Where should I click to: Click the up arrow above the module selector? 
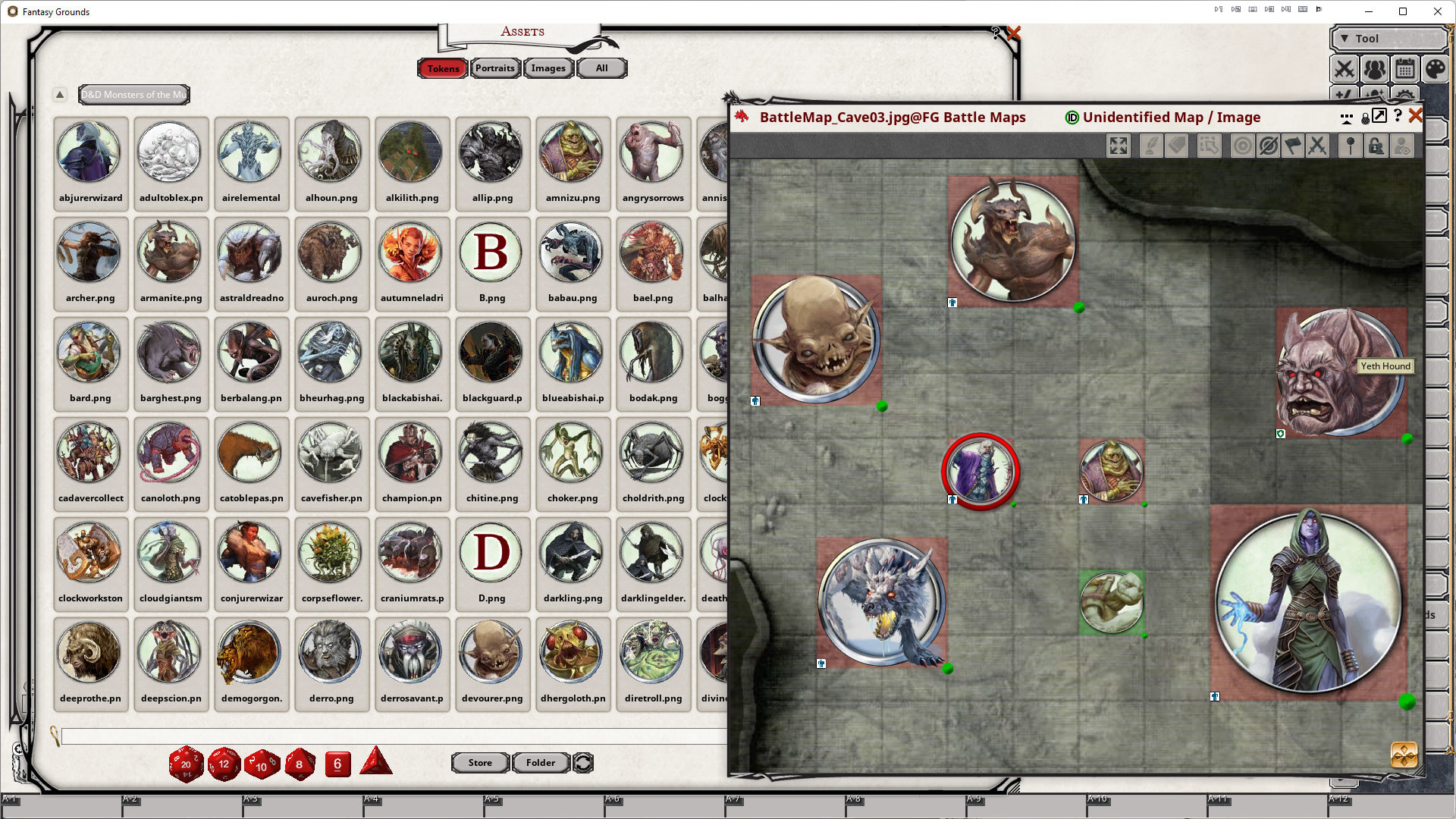coord(60,94)
